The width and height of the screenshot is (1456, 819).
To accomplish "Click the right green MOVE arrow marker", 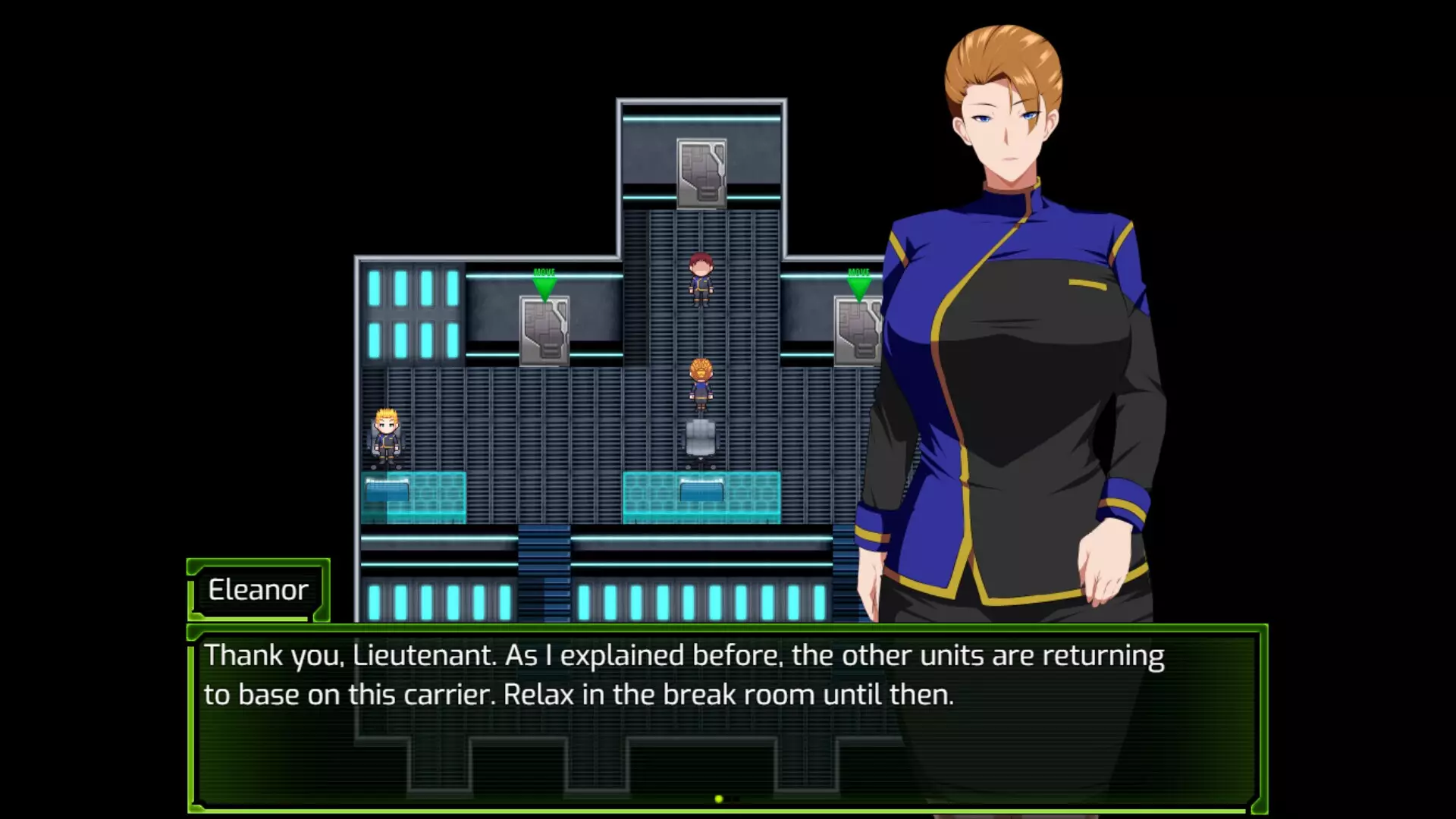I will click(x=859, y=284).
